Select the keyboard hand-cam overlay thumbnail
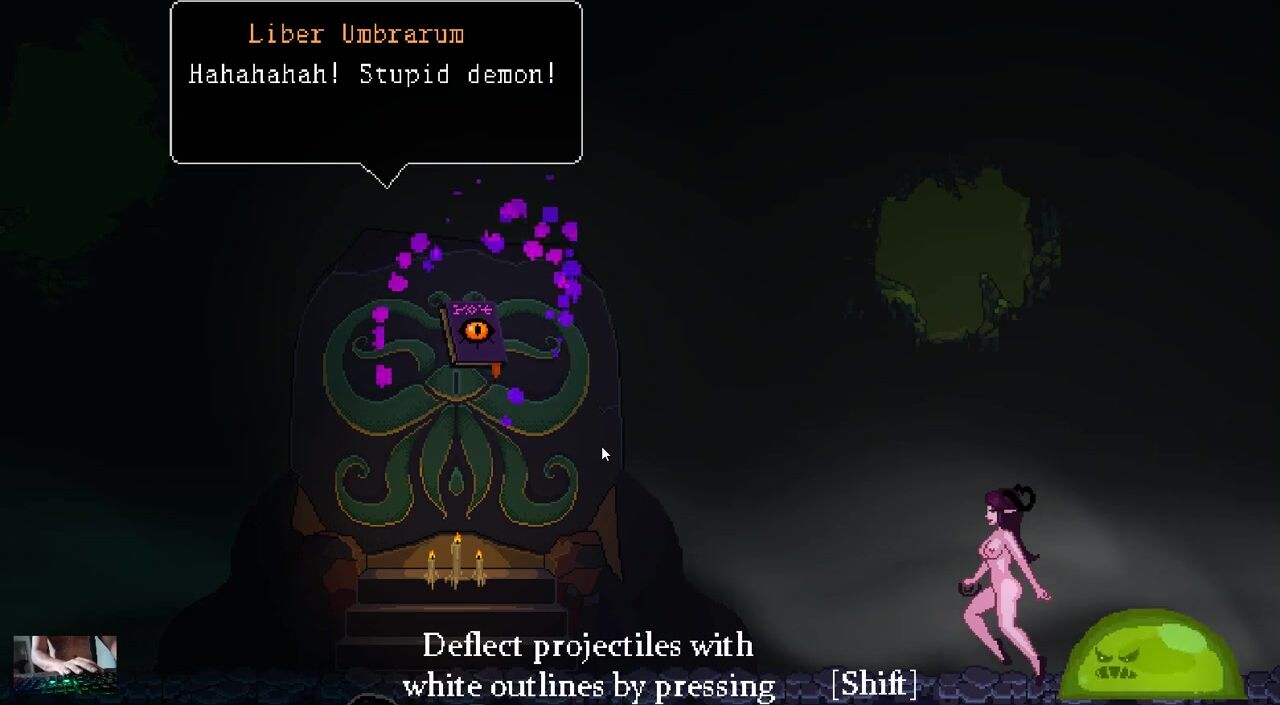 (x=65, y=663)
